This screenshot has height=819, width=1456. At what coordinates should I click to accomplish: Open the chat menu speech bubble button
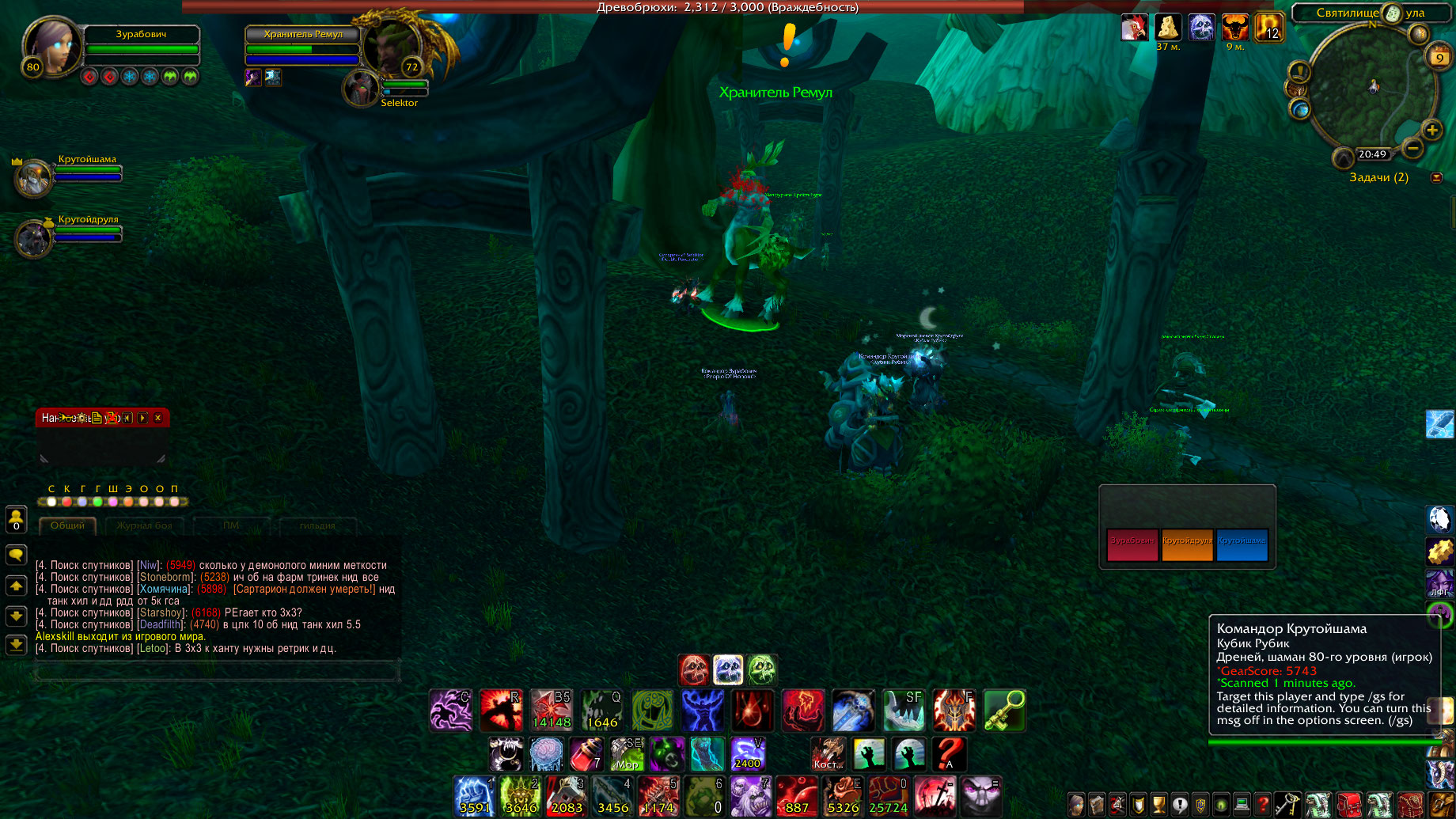tap(16, 555)
